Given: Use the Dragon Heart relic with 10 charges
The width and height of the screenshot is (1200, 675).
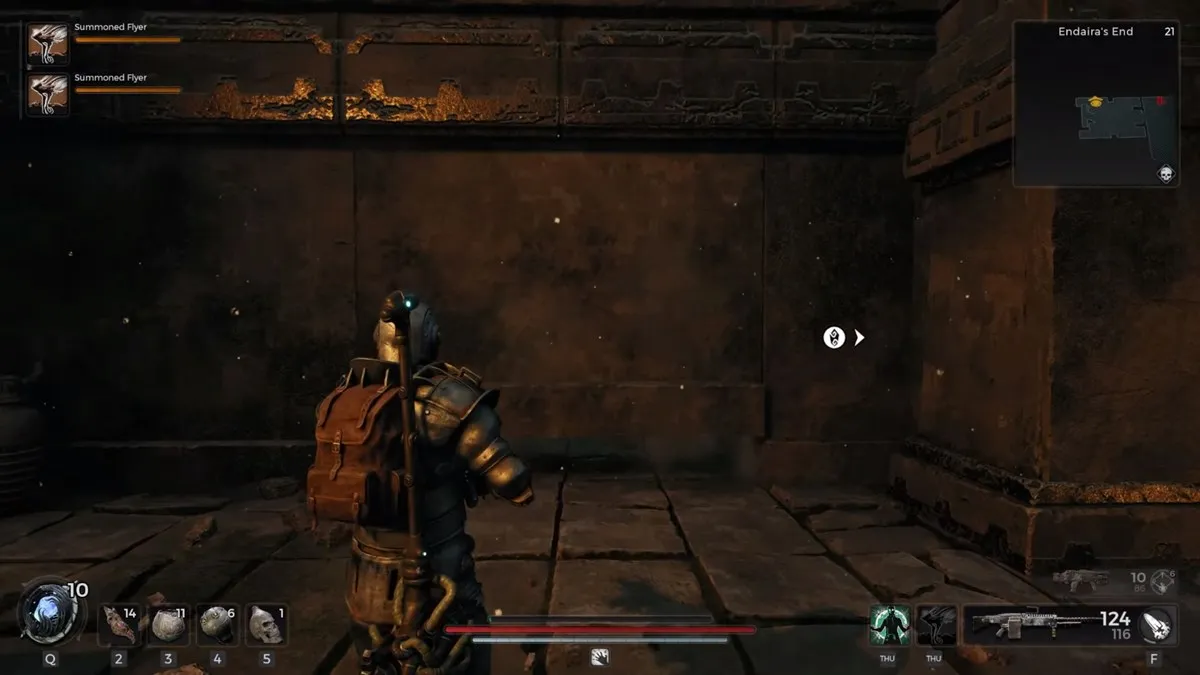Looking at the screenshot, I should (48, 613).
